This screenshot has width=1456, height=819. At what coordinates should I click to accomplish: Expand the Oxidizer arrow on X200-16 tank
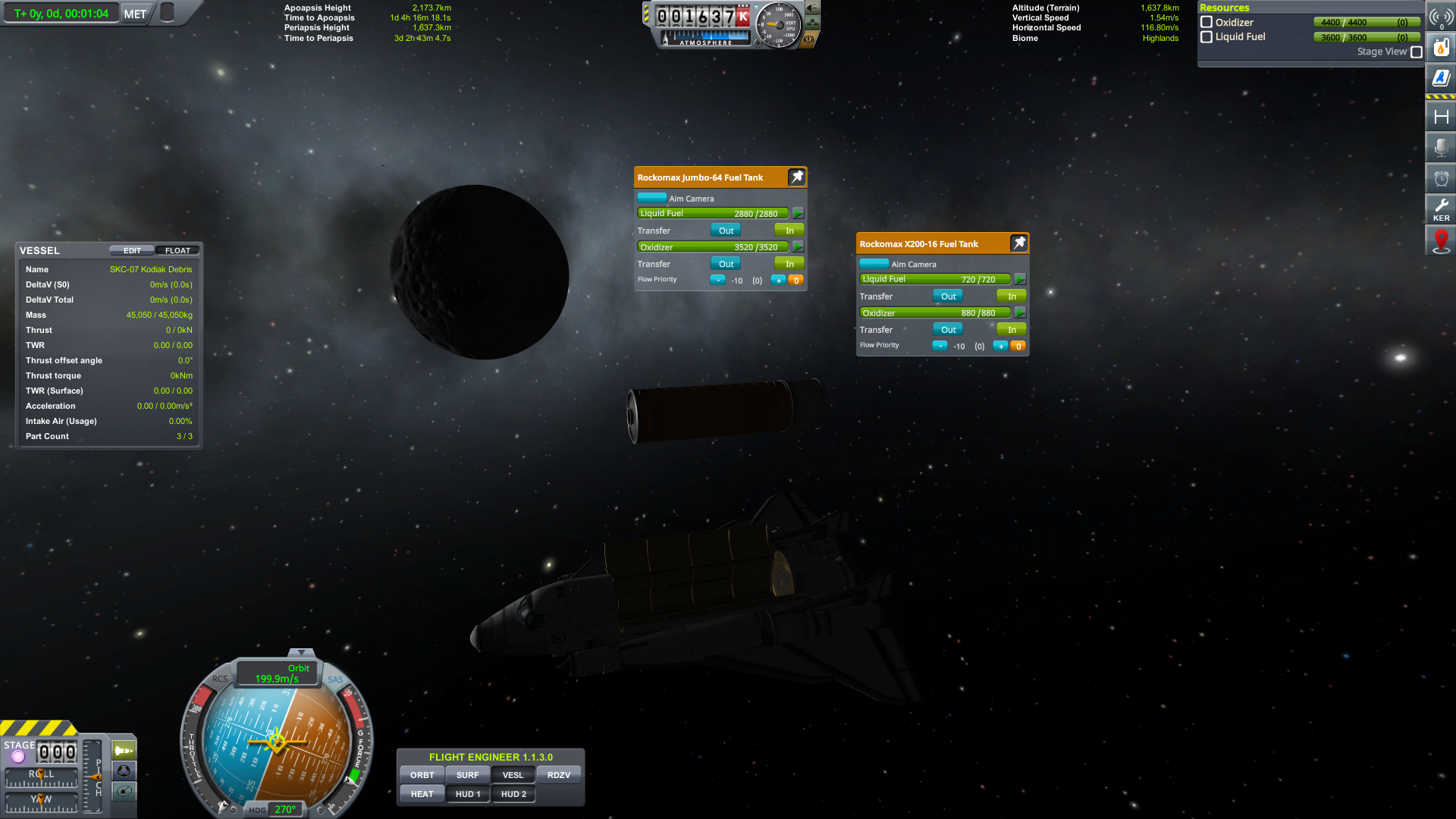point(1021,312)
